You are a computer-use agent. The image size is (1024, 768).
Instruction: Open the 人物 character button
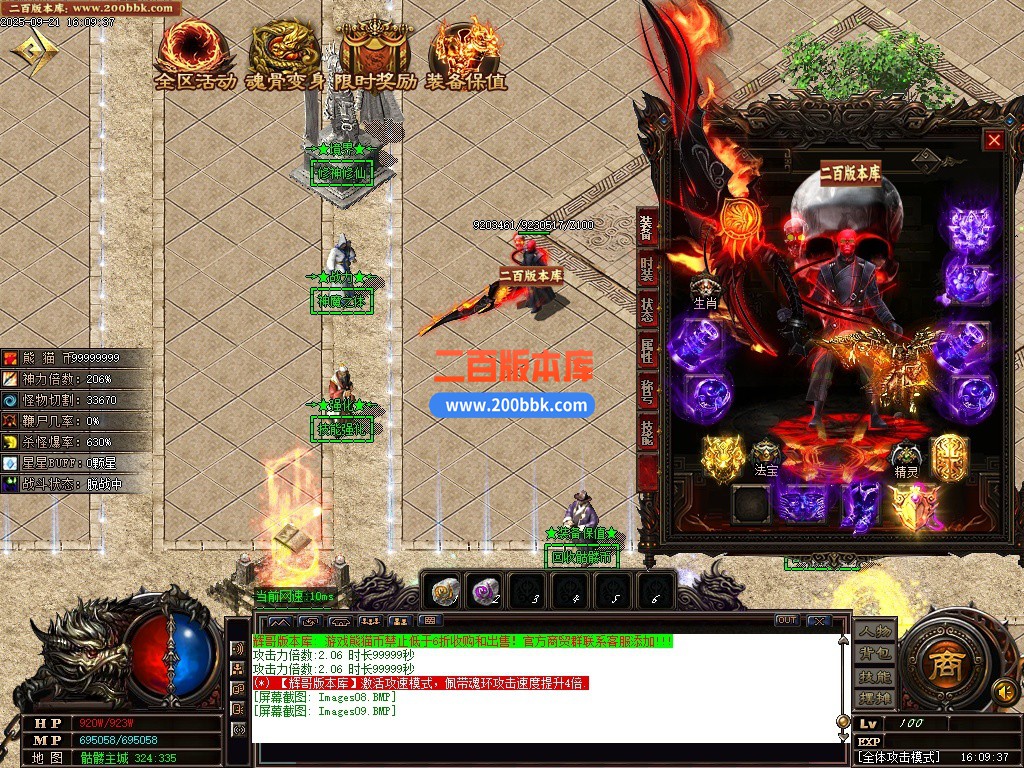[x=873, y=631]
